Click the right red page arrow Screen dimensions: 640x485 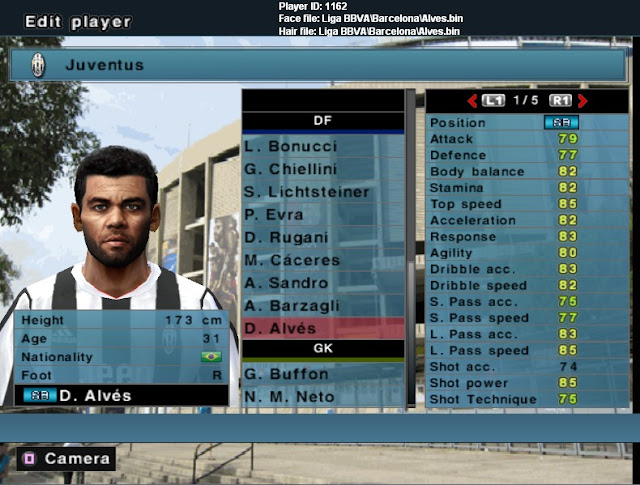pyautogui.click(x=582, y=100)
